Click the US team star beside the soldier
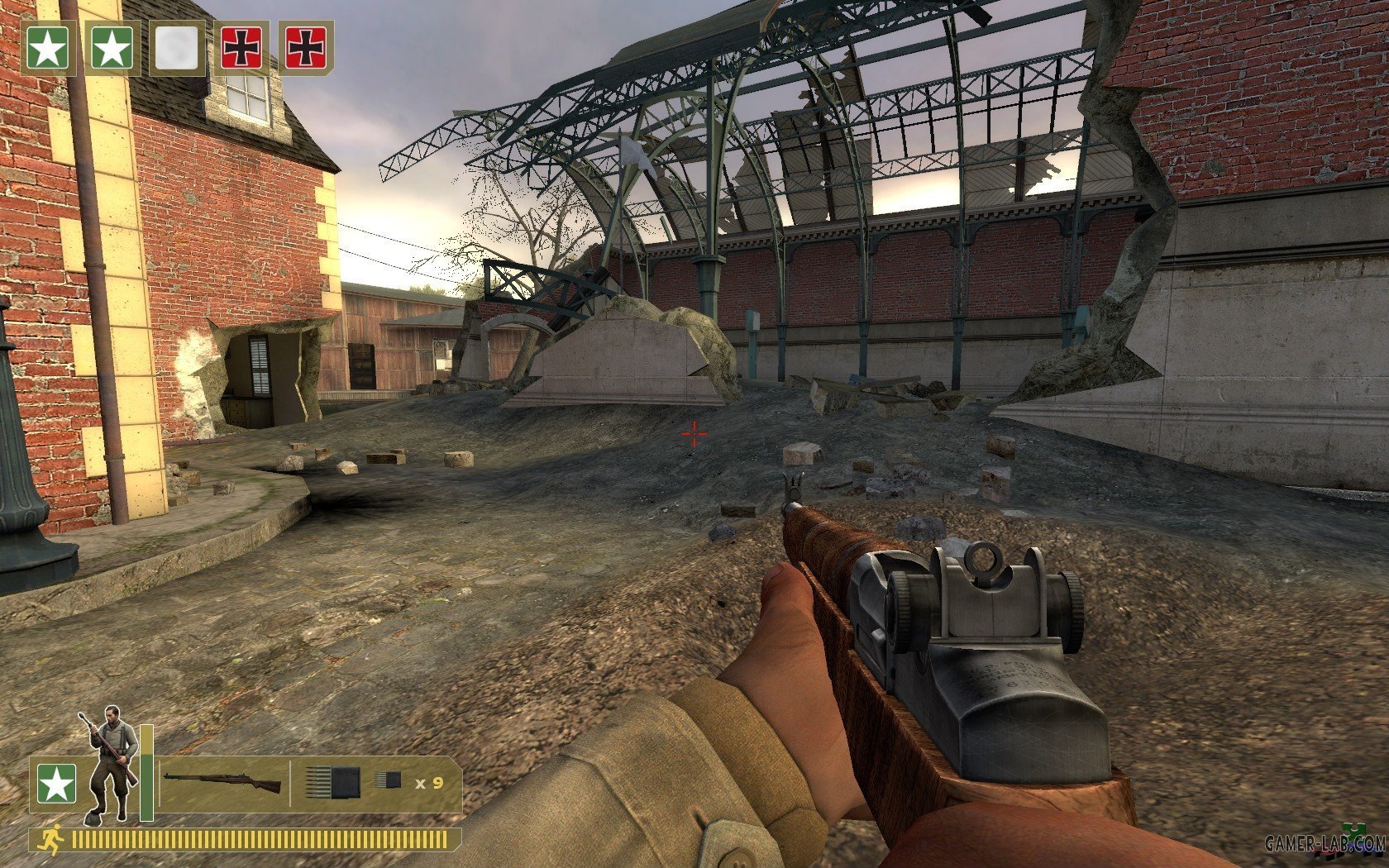This screenshot has width=1389, height=868. coord(56,784)
